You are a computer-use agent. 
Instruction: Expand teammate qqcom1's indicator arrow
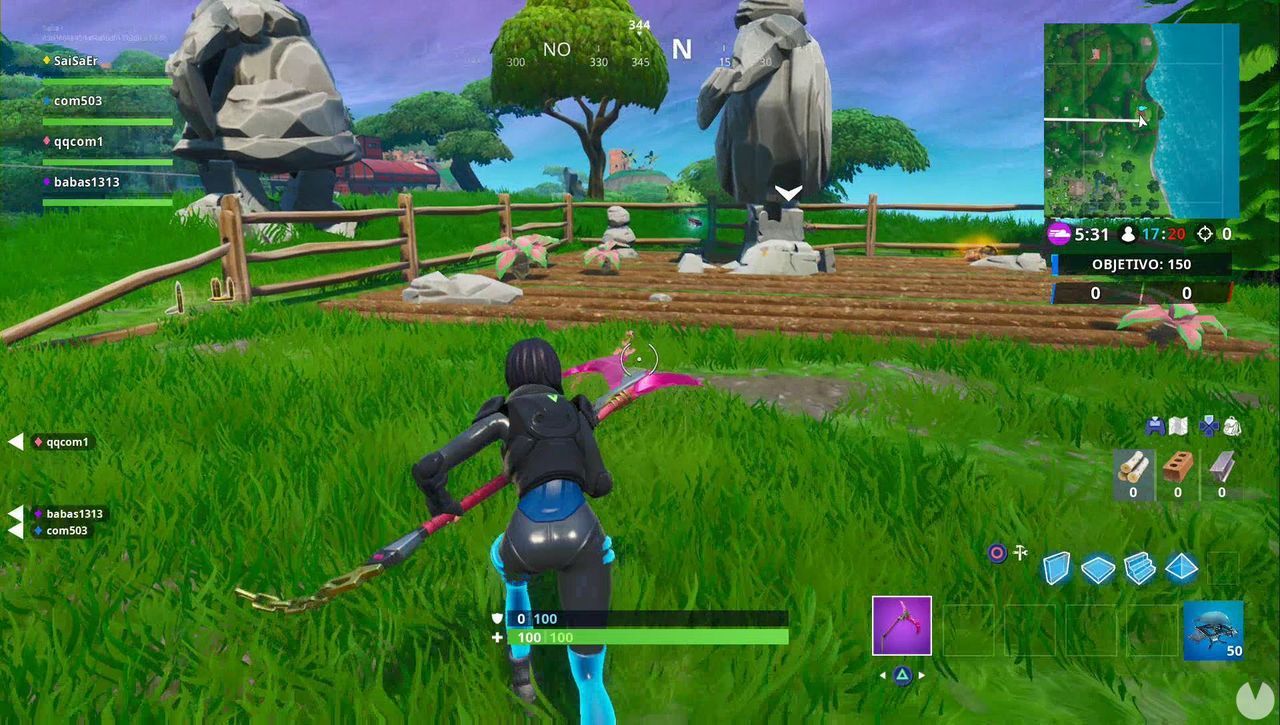tap(14, 440)
